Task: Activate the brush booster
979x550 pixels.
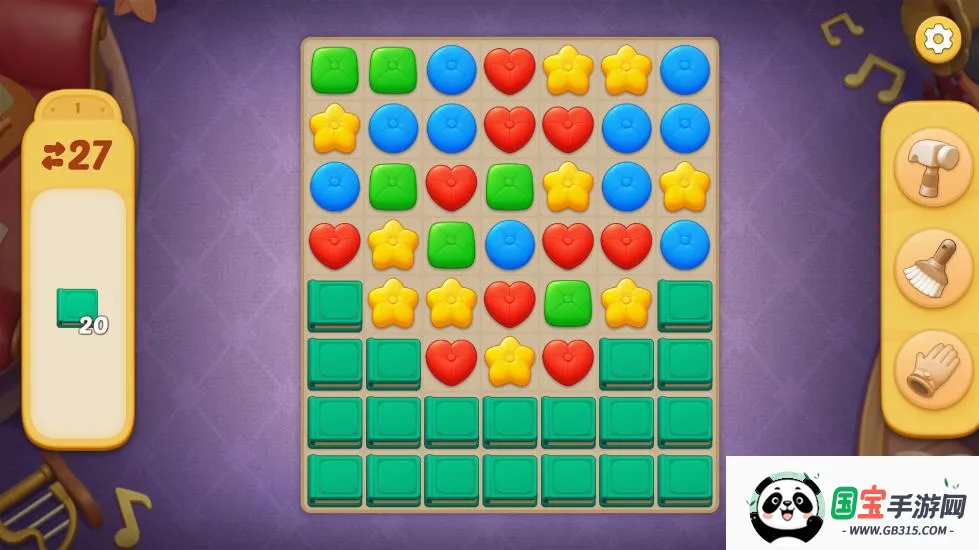Action: point(932,268)
